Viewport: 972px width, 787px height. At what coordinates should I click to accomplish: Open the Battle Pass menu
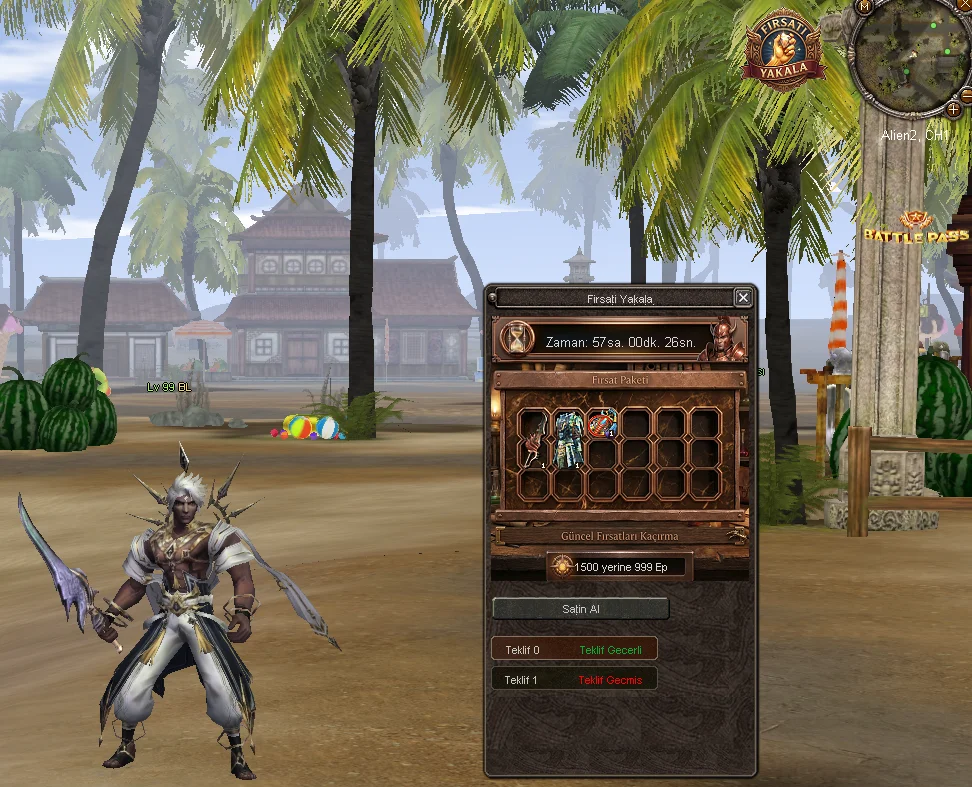(x=915, y=229)
